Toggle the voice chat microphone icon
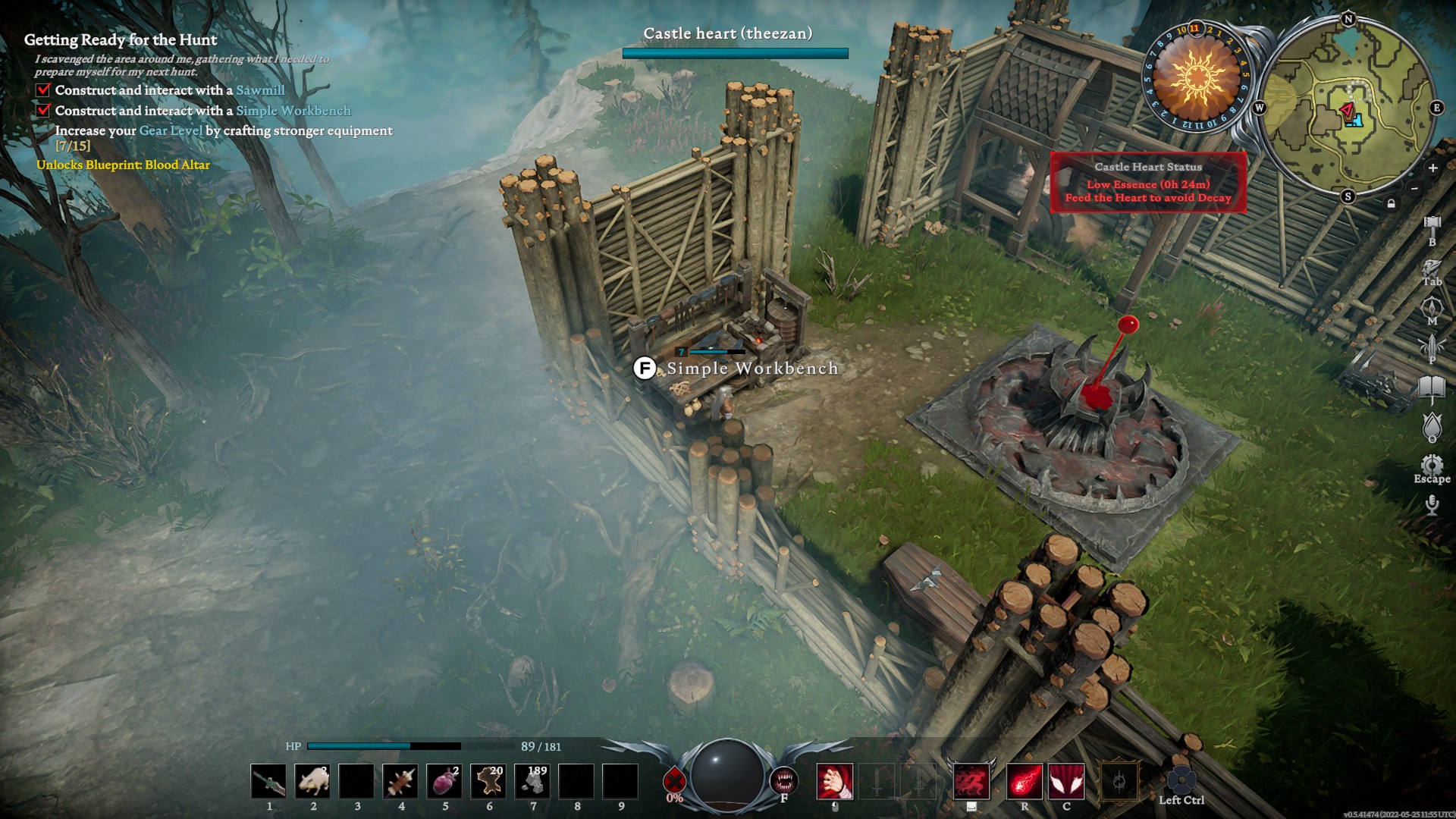Image resolution: width=1456 pixels, height=819 pixels. 1432,505
